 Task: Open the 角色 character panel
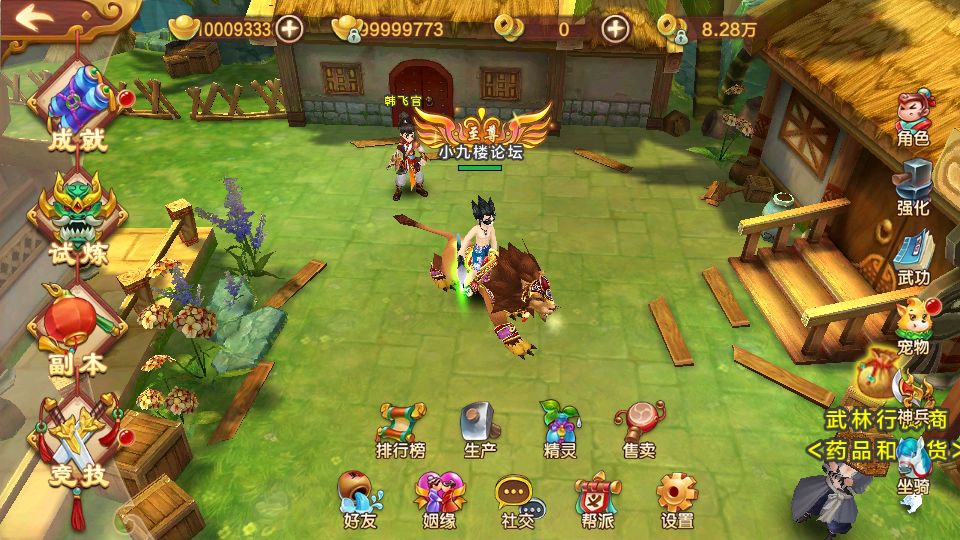(x=913, y=118)
